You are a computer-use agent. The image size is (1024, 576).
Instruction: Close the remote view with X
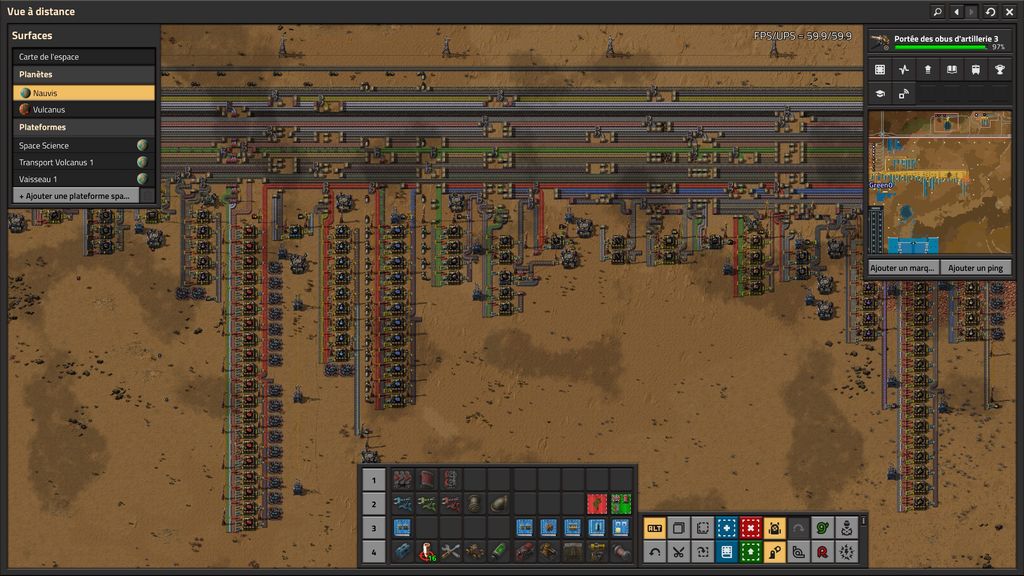(1009, 12)
